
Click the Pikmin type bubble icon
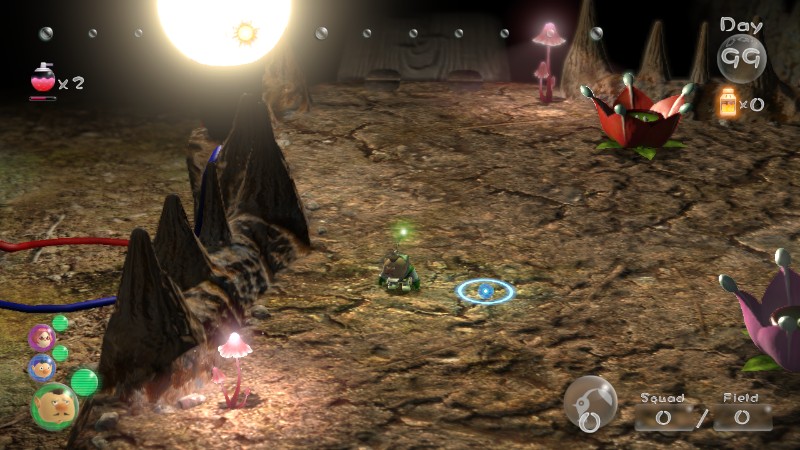[x=589, y=402]
